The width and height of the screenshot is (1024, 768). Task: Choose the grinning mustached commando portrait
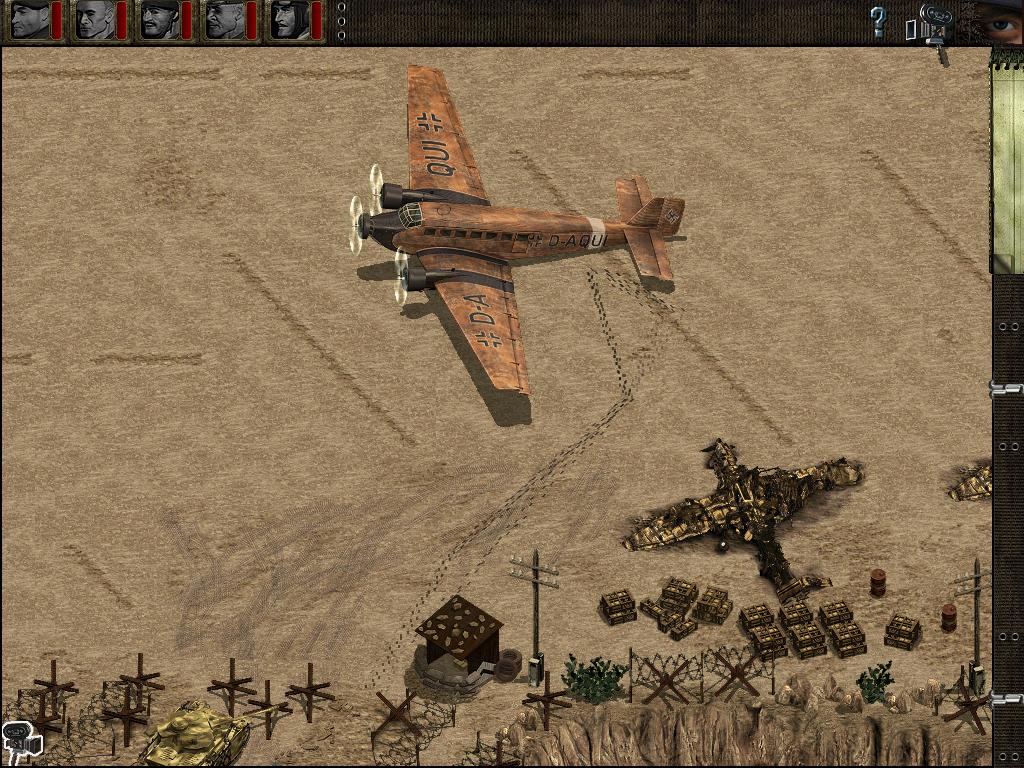click(x=159, y=20)
